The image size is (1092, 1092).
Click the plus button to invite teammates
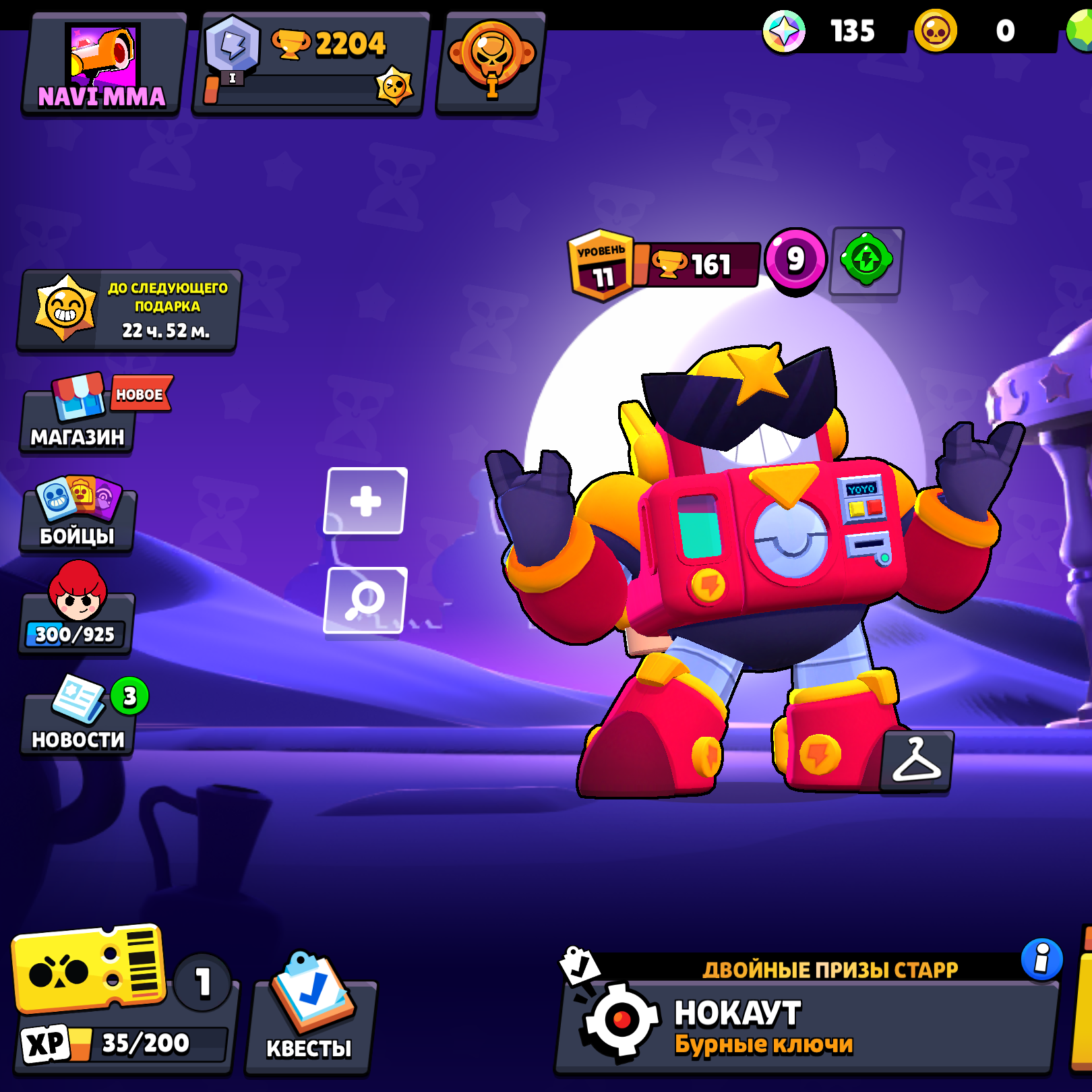(x=365, y=501)
